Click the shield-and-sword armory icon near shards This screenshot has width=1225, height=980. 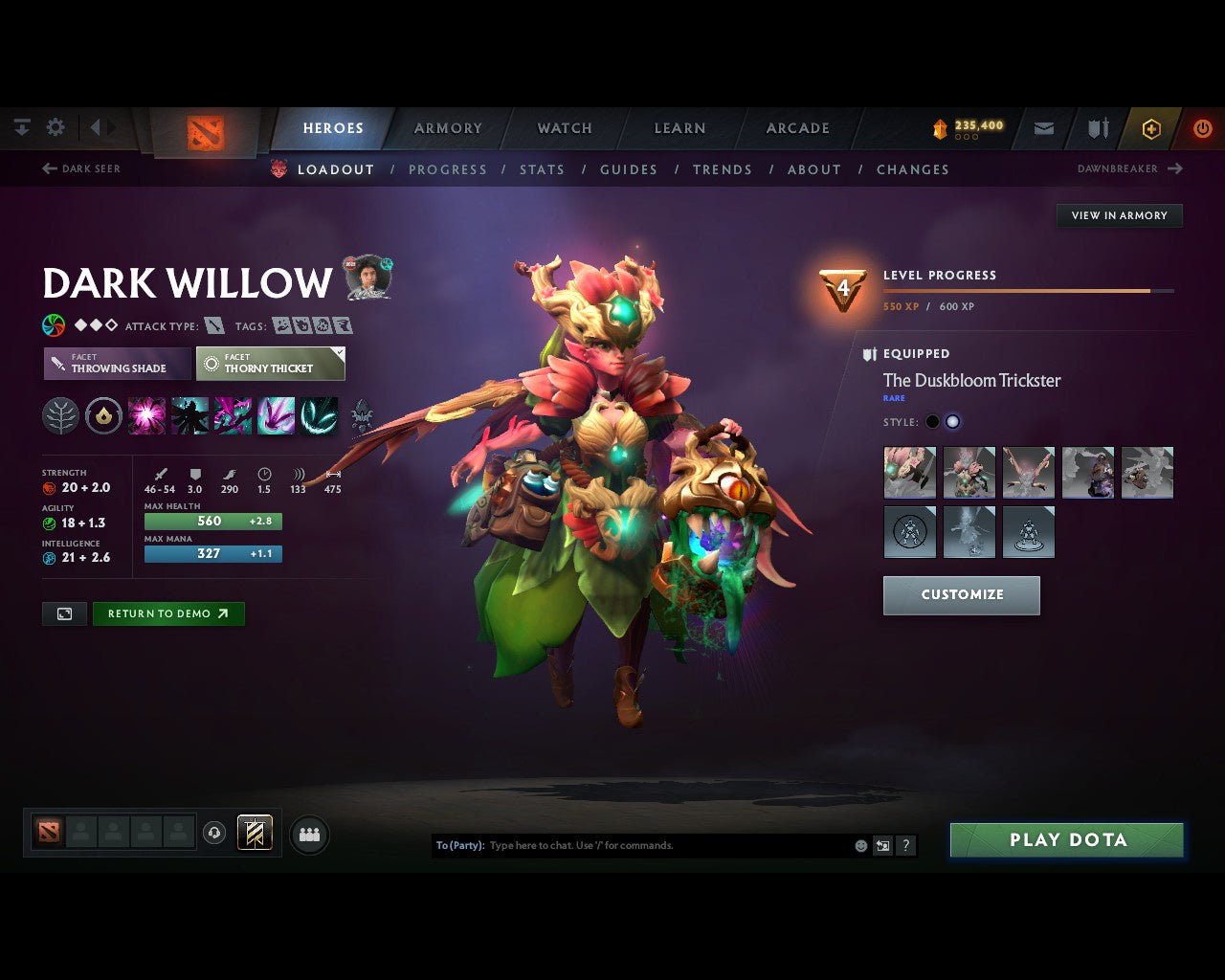click(x=1097, y=128)
